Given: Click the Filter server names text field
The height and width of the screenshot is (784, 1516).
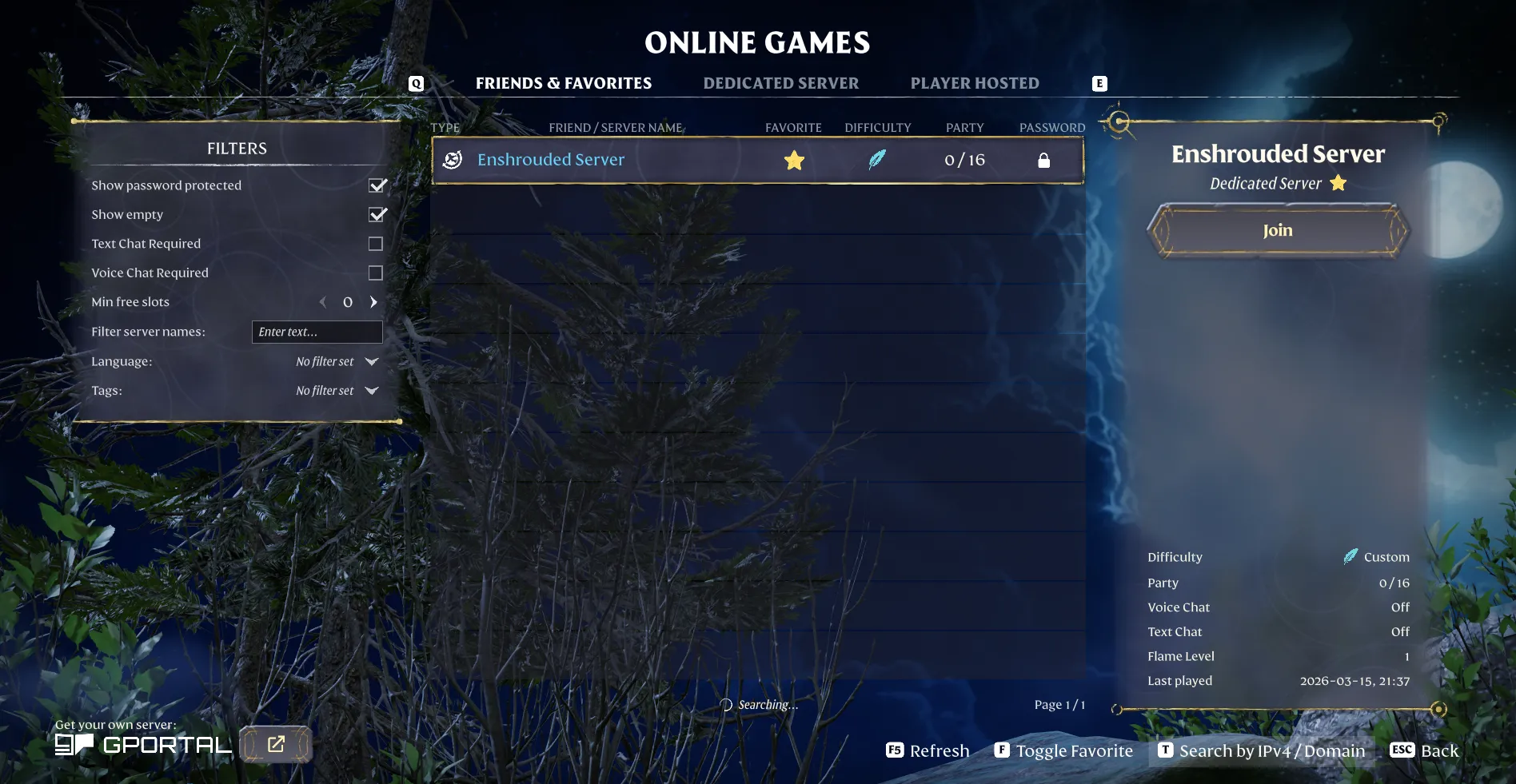Looking at the screenshot, I should tap(317, 332).
